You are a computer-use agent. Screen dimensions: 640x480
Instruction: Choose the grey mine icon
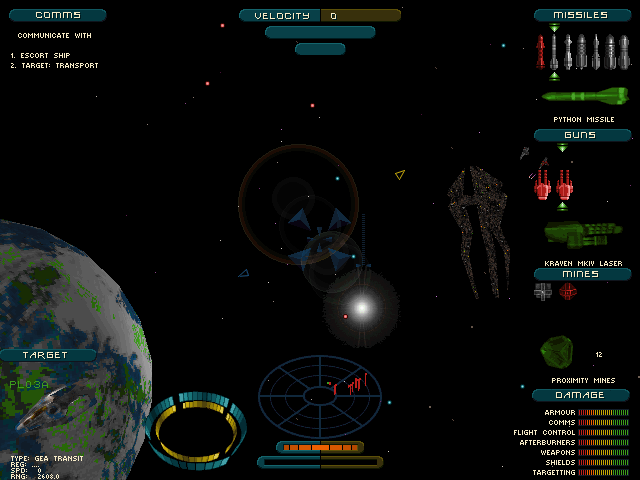[543, 291]
